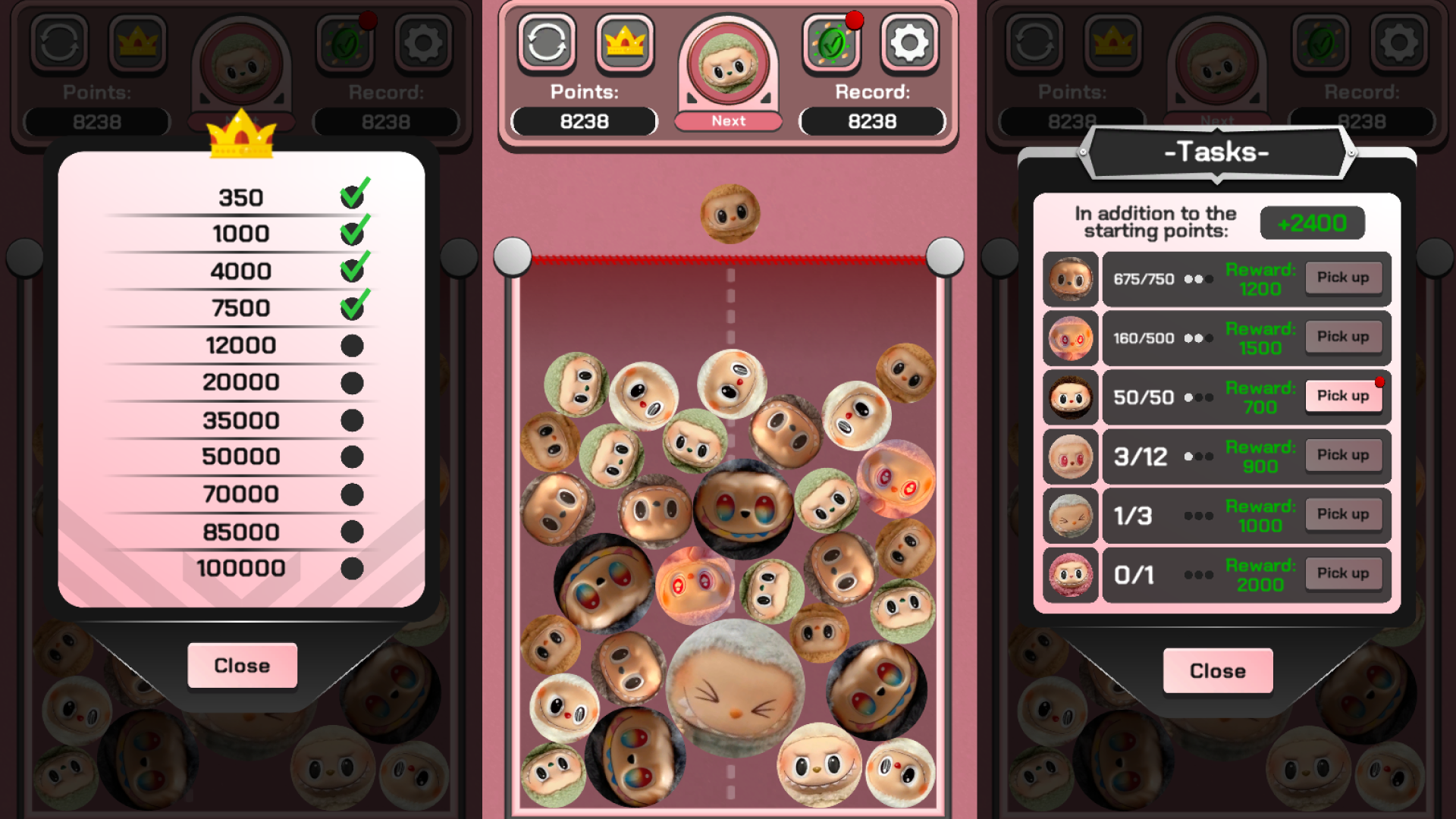Click the Labubu avatar portrait above Next
The height and width of the screenshot is (819, 1456).
[727, 64]
